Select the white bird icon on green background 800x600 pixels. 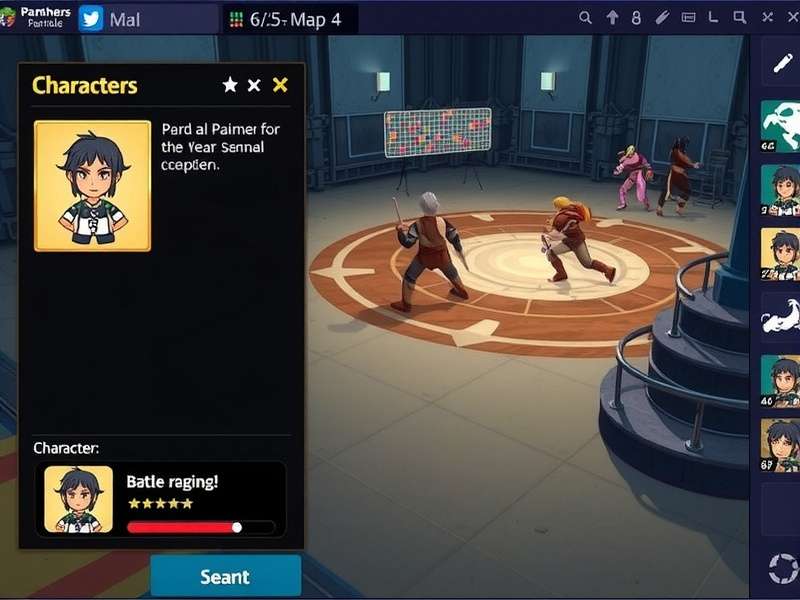(780, 124)
